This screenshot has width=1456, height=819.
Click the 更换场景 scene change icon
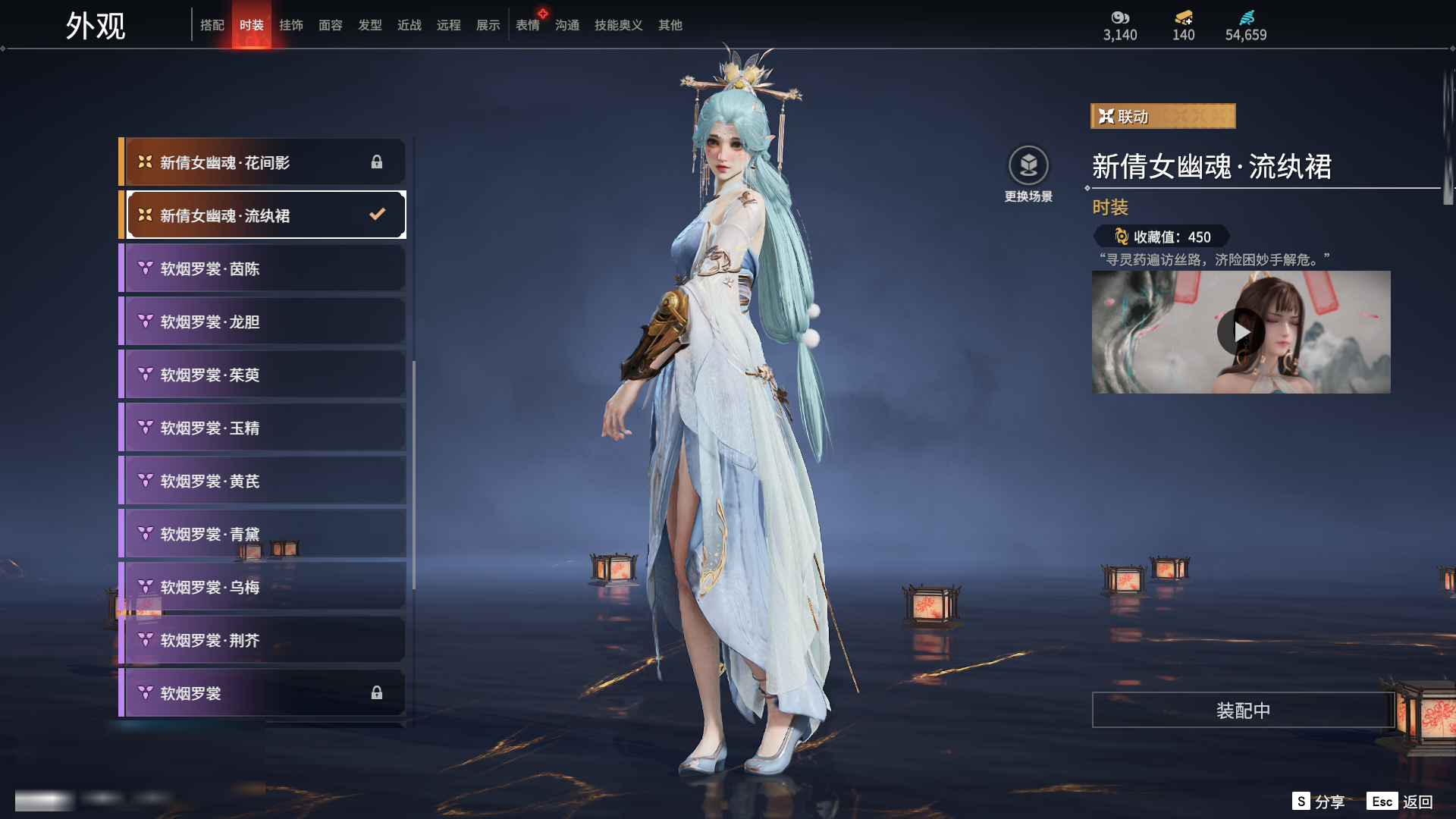click(1028, 165)
